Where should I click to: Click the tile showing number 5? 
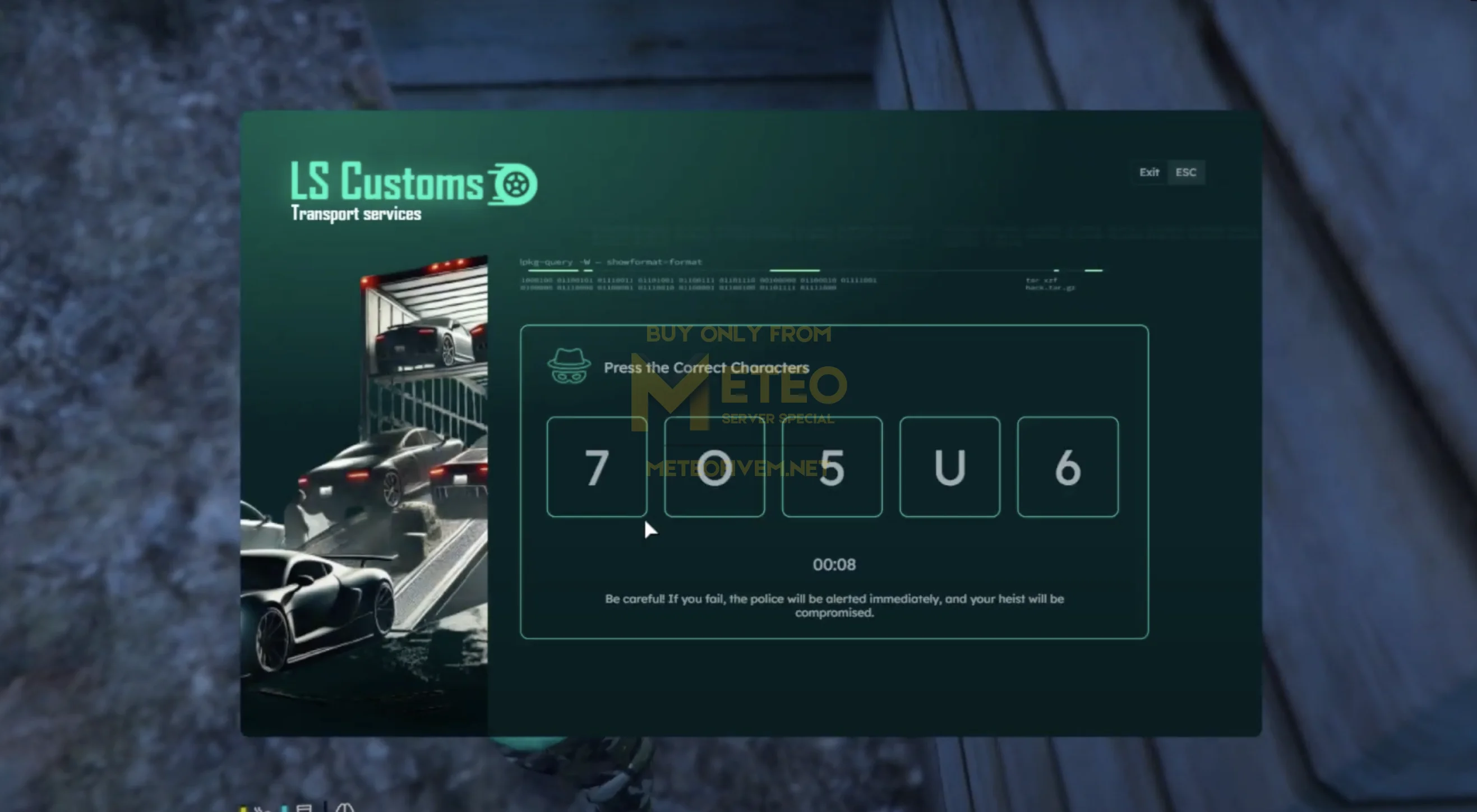(832, 467)
